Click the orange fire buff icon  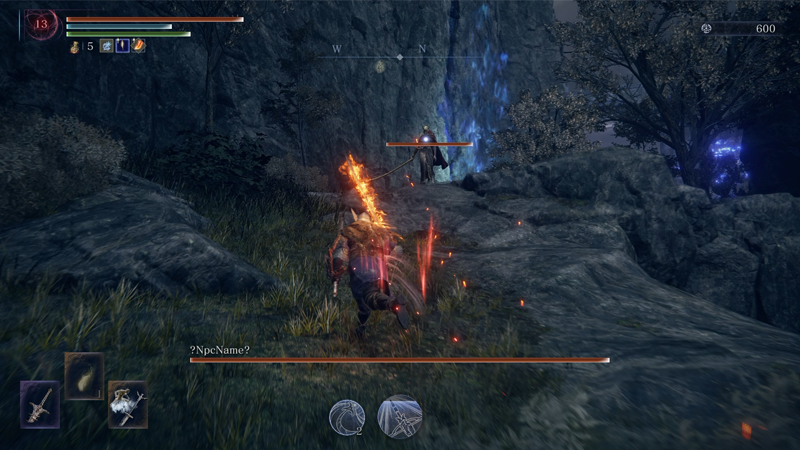coord(138,46)
